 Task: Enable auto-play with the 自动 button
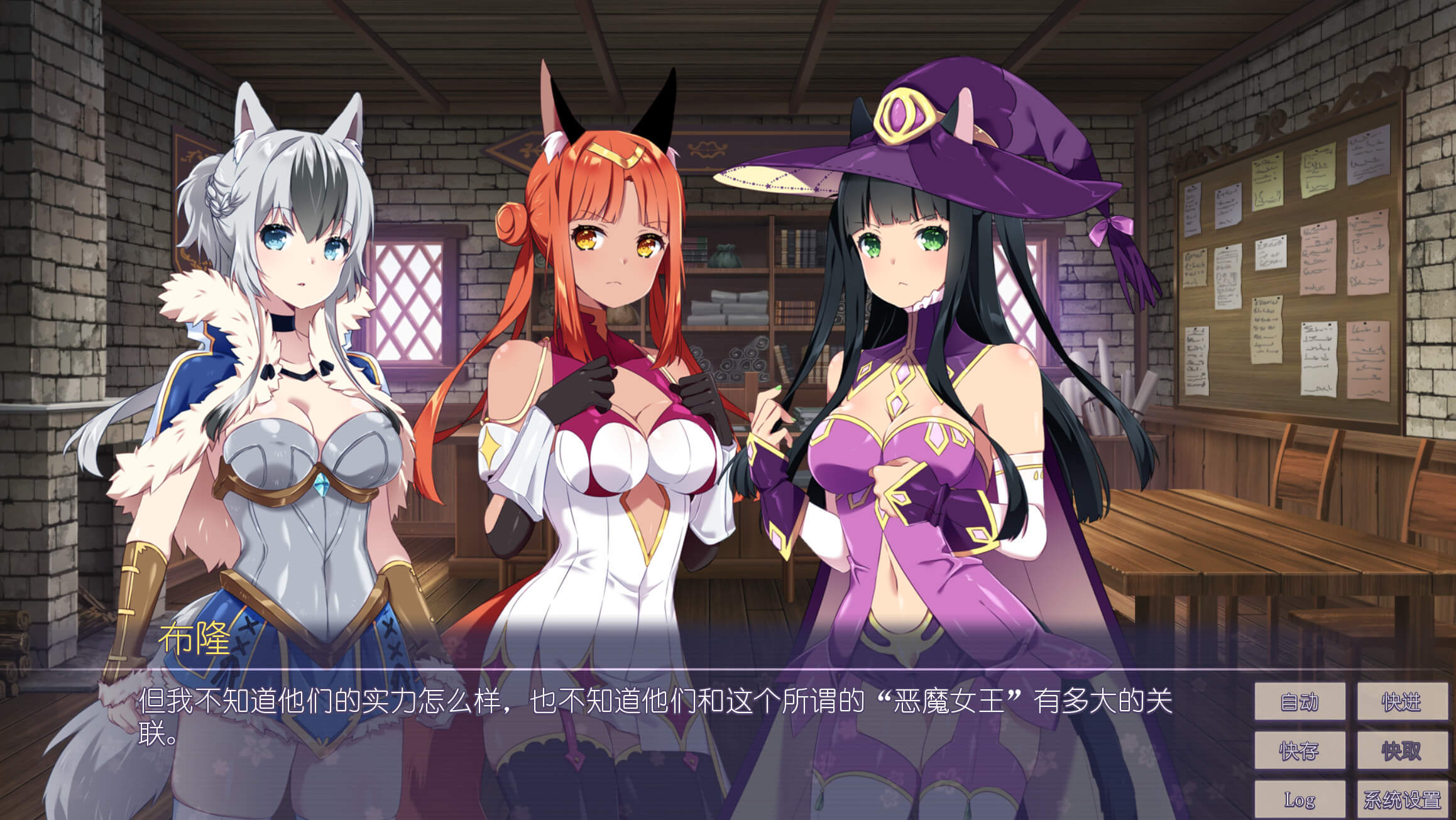click(x=1300, y=701)
